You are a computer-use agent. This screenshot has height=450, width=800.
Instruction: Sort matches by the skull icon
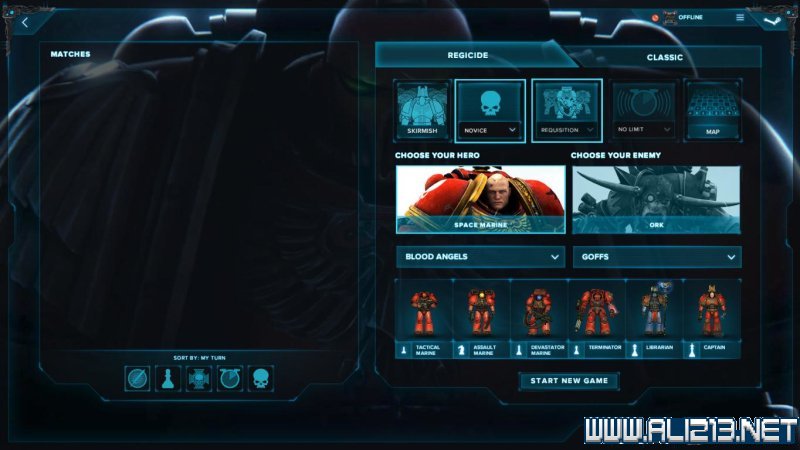[260, 379]
